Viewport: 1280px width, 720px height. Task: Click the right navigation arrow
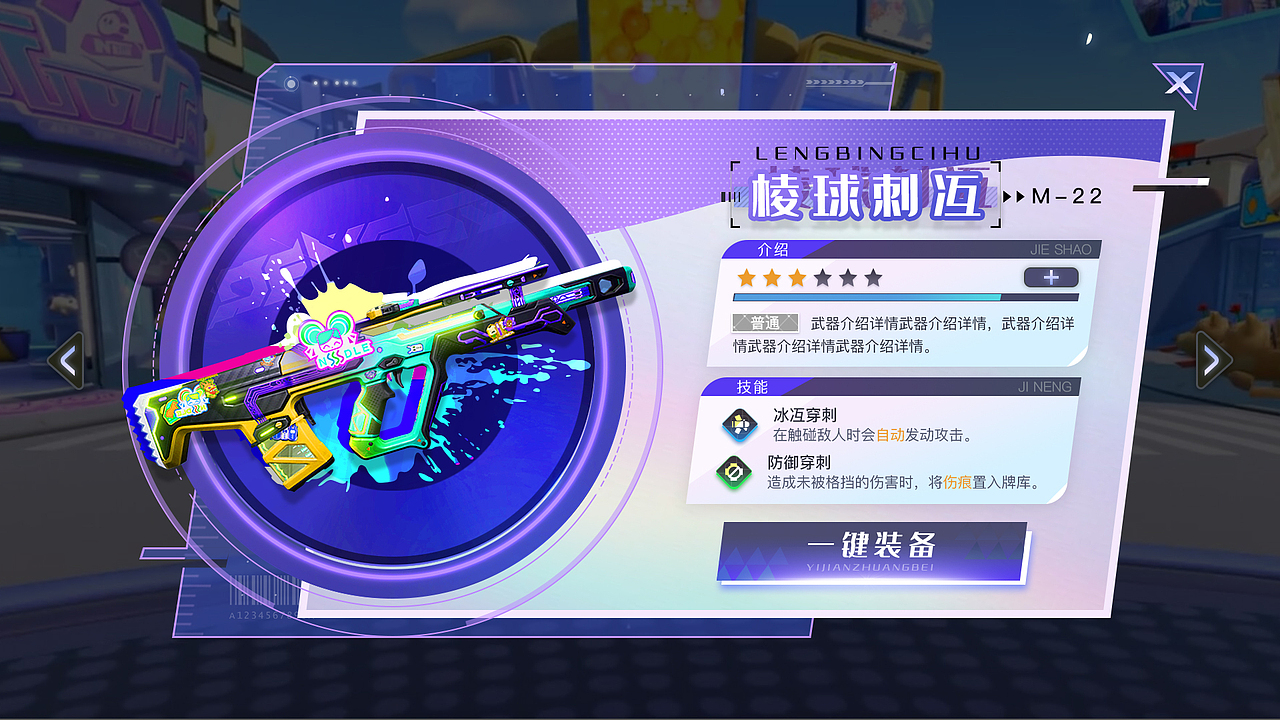click(x=1213, y=358)
